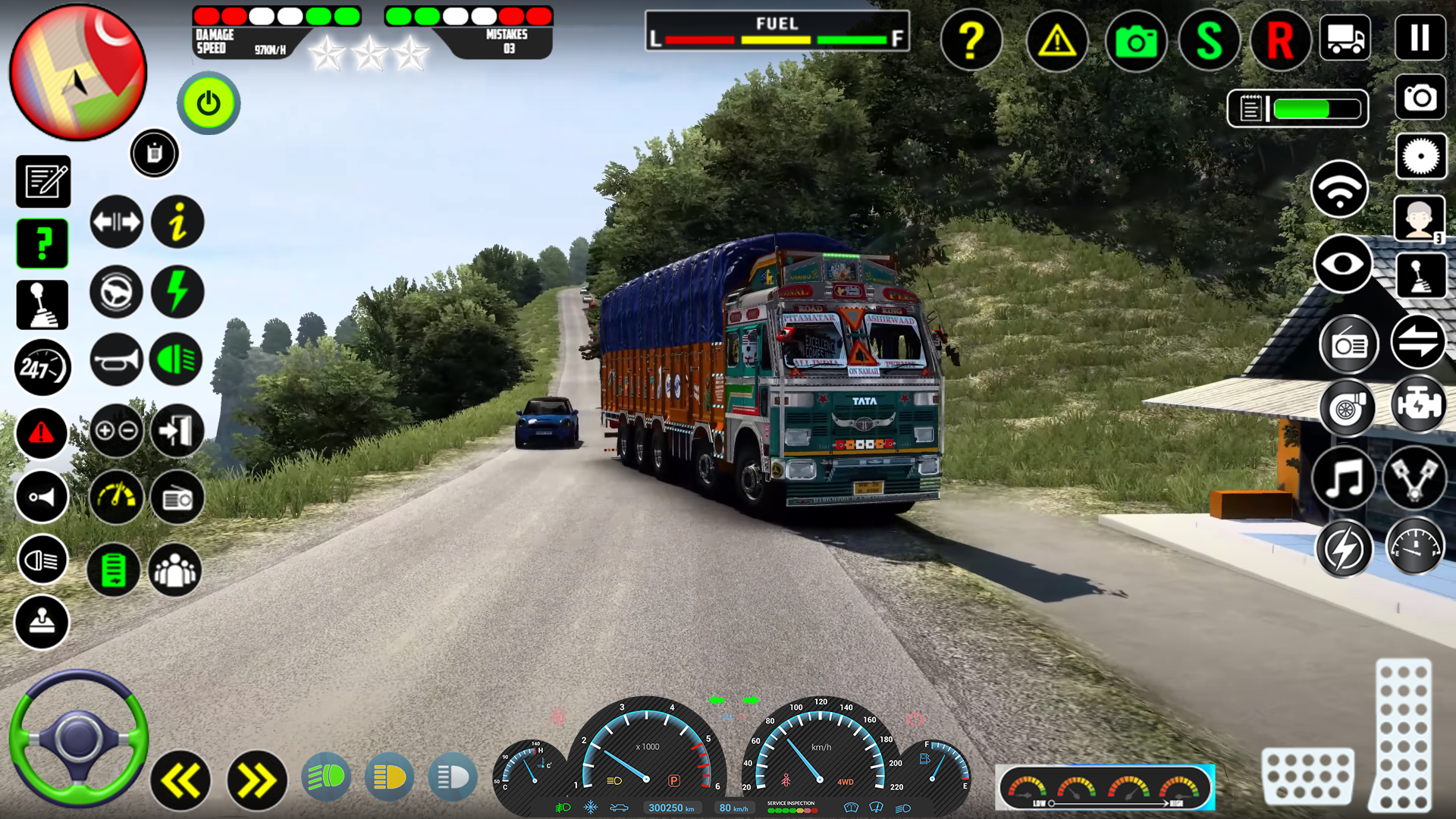Viewport: 1456px width, 819px height.
Task: Open the settings gear icon
Action: pos(1420,155)
